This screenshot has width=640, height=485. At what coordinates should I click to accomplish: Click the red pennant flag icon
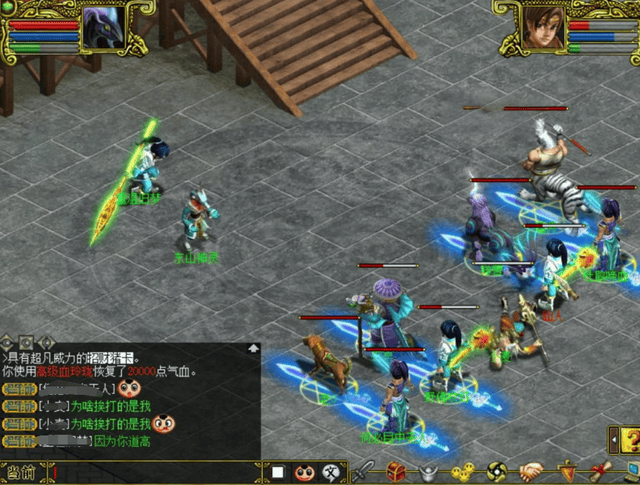click(567, 471)
